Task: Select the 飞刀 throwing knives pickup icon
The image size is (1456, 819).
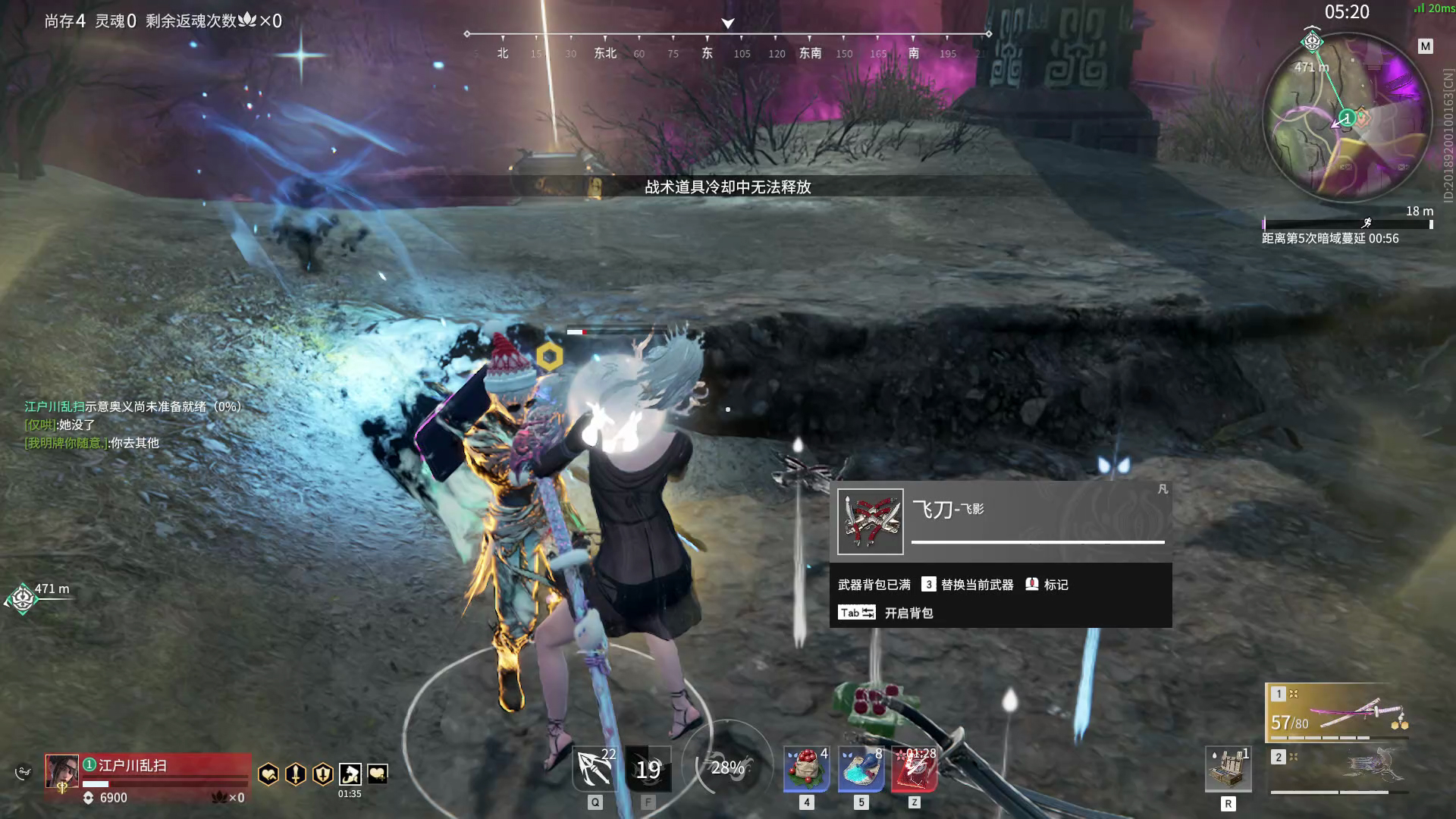Action: (x=871, y=522)
